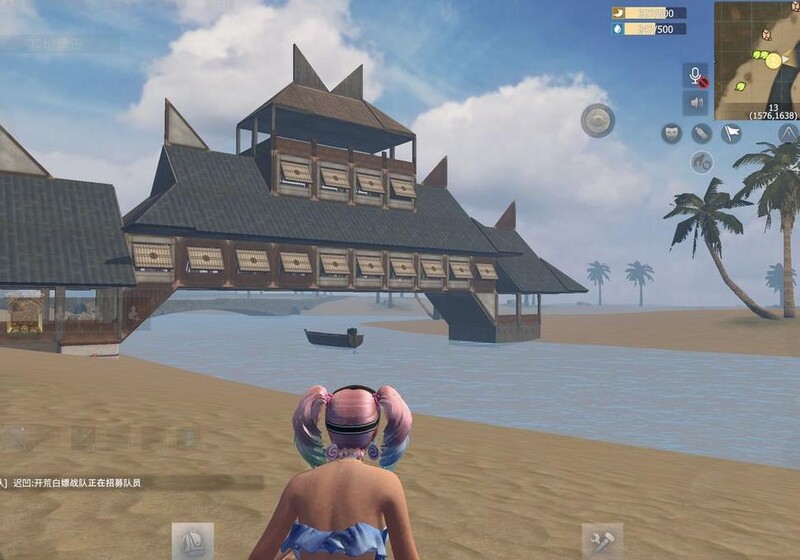The width and height of the screenshot is (800, 560).
Task: Open the mask emote icon
Action: pos(672,133)
